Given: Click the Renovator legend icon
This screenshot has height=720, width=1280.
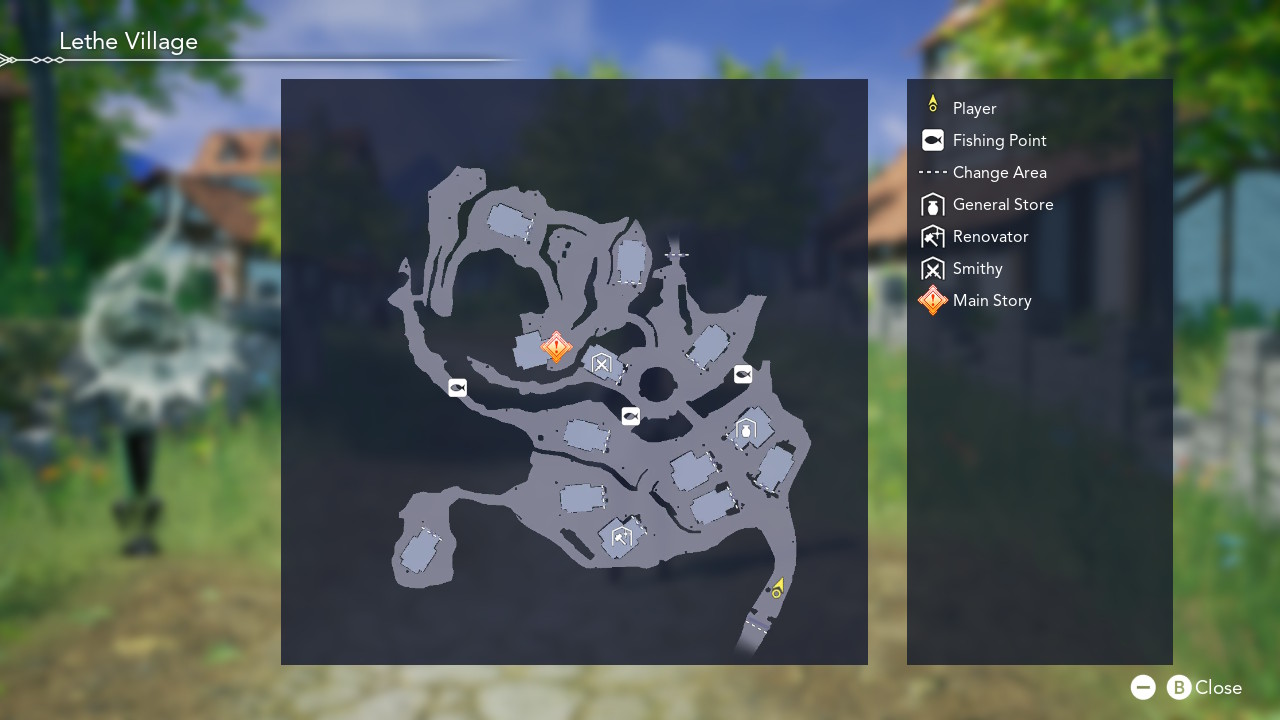Looking at the screenshot, I should click(x=932, y=236).
